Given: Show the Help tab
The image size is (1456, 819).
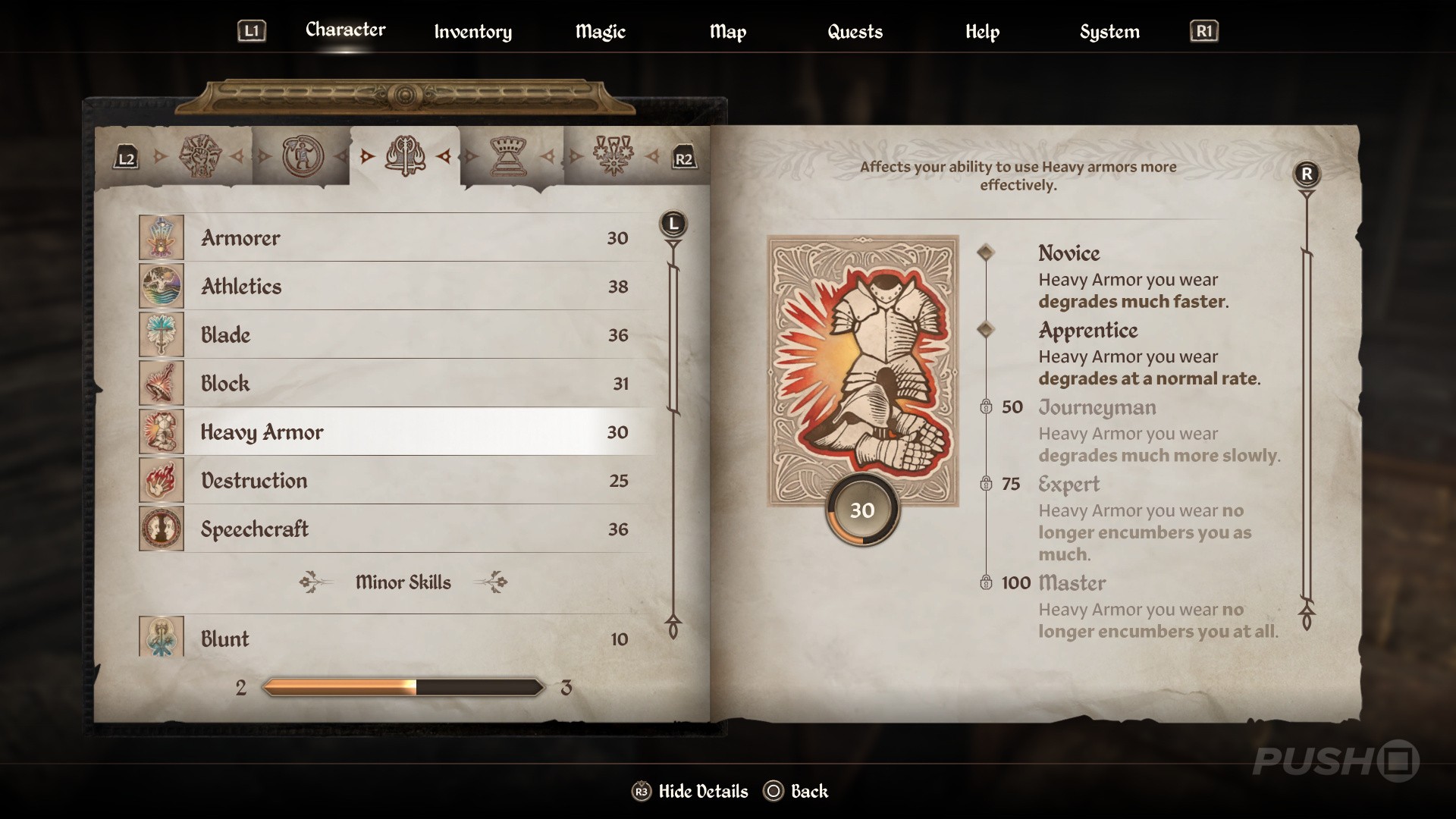Looking at the screenshot, I should coord(982,32).
